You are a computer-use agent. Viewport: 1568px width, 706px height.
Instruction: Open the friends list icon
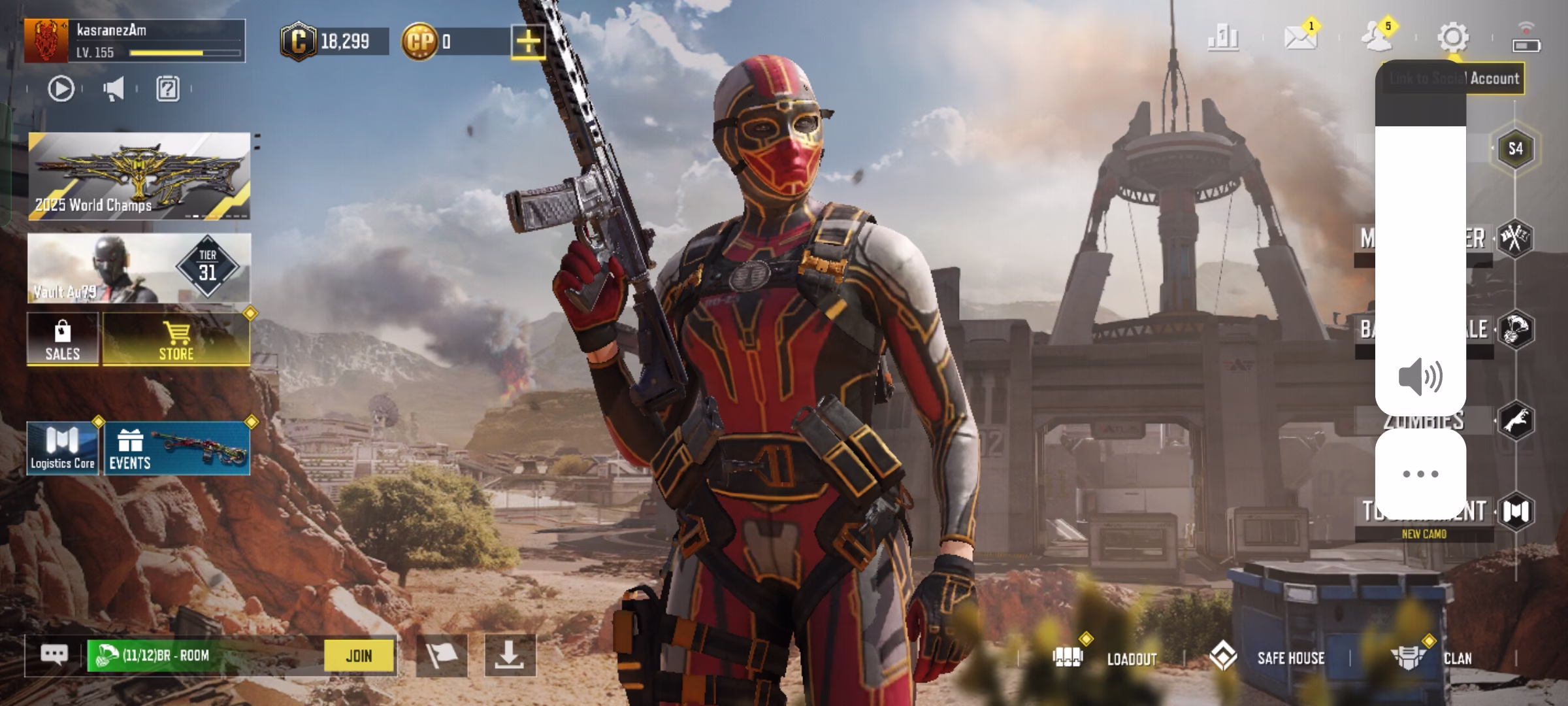point(1377,37)
